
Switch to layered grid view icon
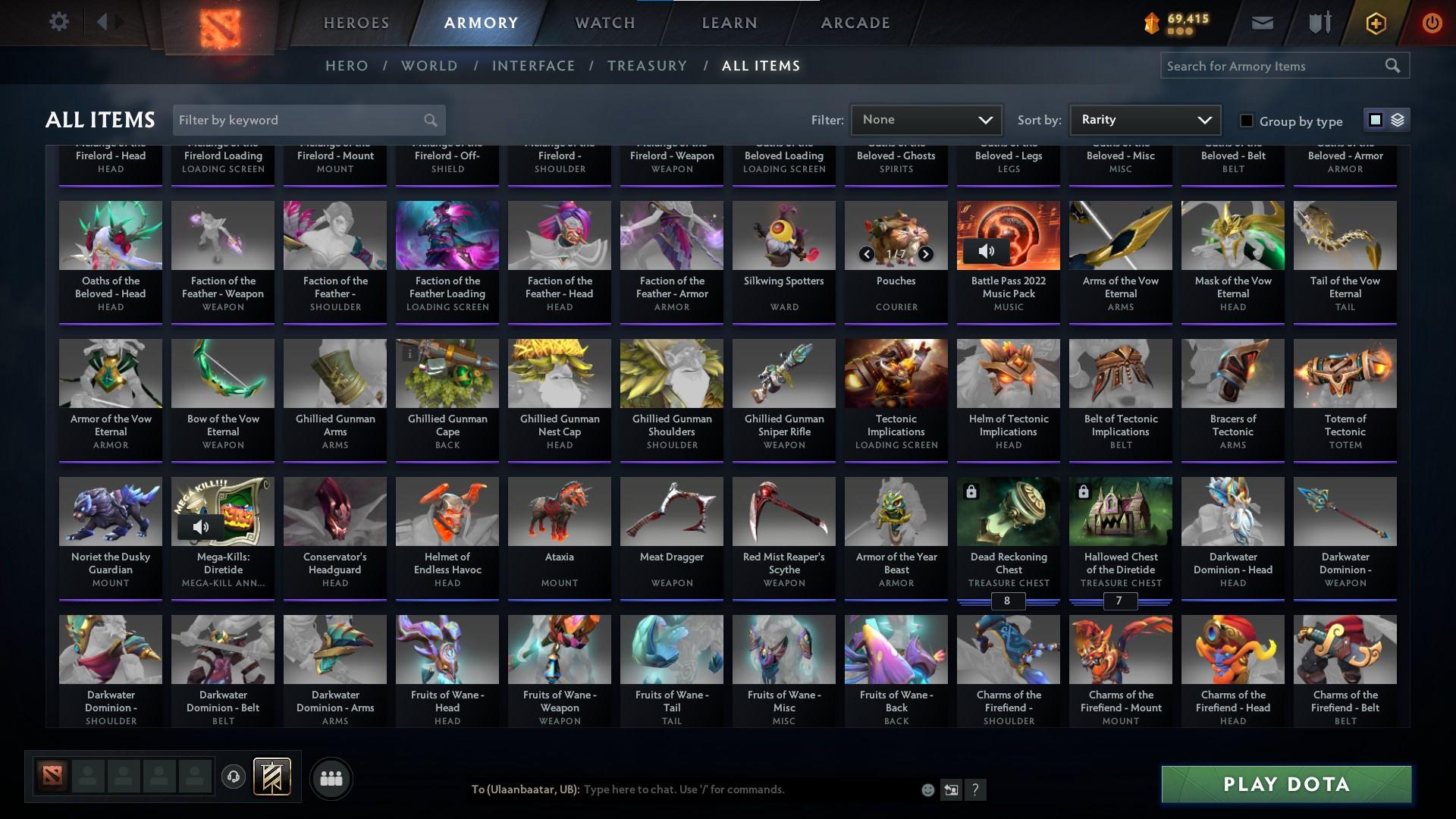tap(1397, 120)
